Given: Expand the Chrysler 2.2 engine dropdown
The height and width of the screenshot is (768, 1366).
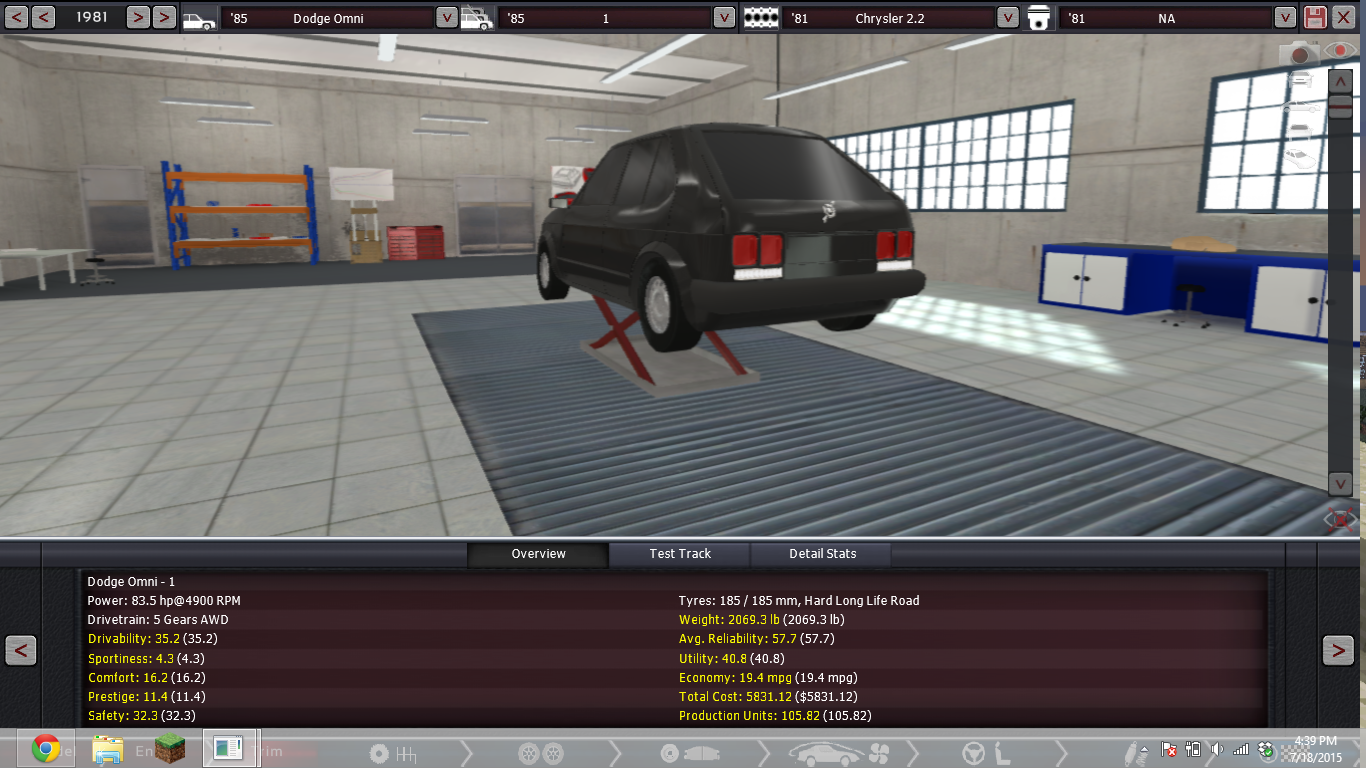Looking at the screenshot, I should [1010, 17].
